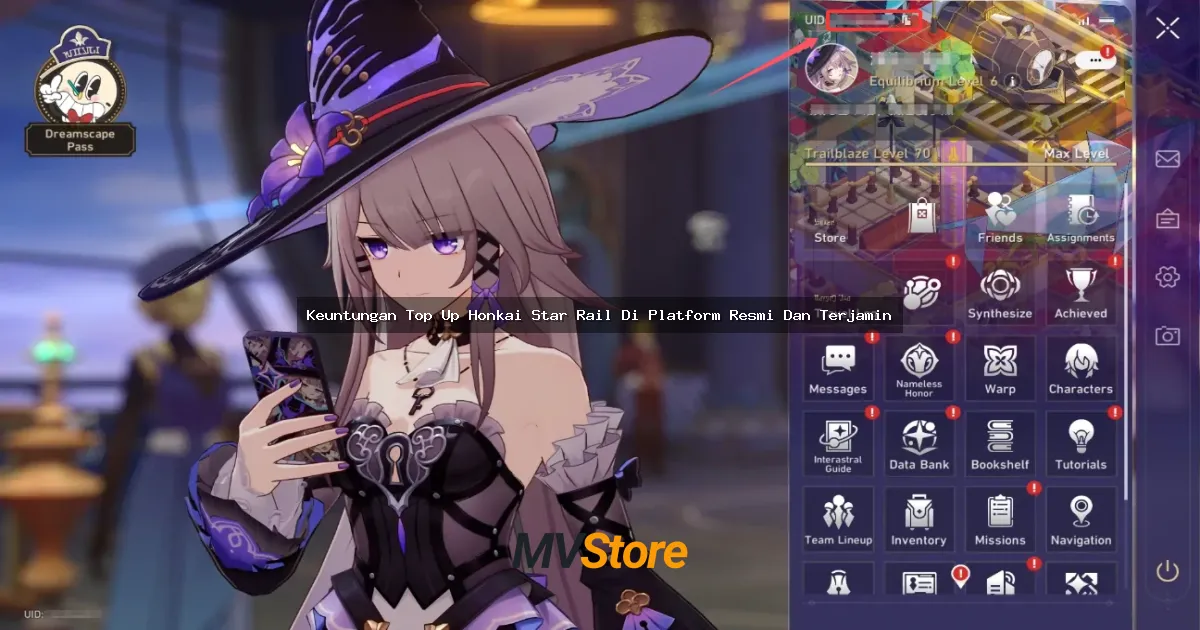
Task: Open the gear settings icon
Action: (x=1167, y=277)
